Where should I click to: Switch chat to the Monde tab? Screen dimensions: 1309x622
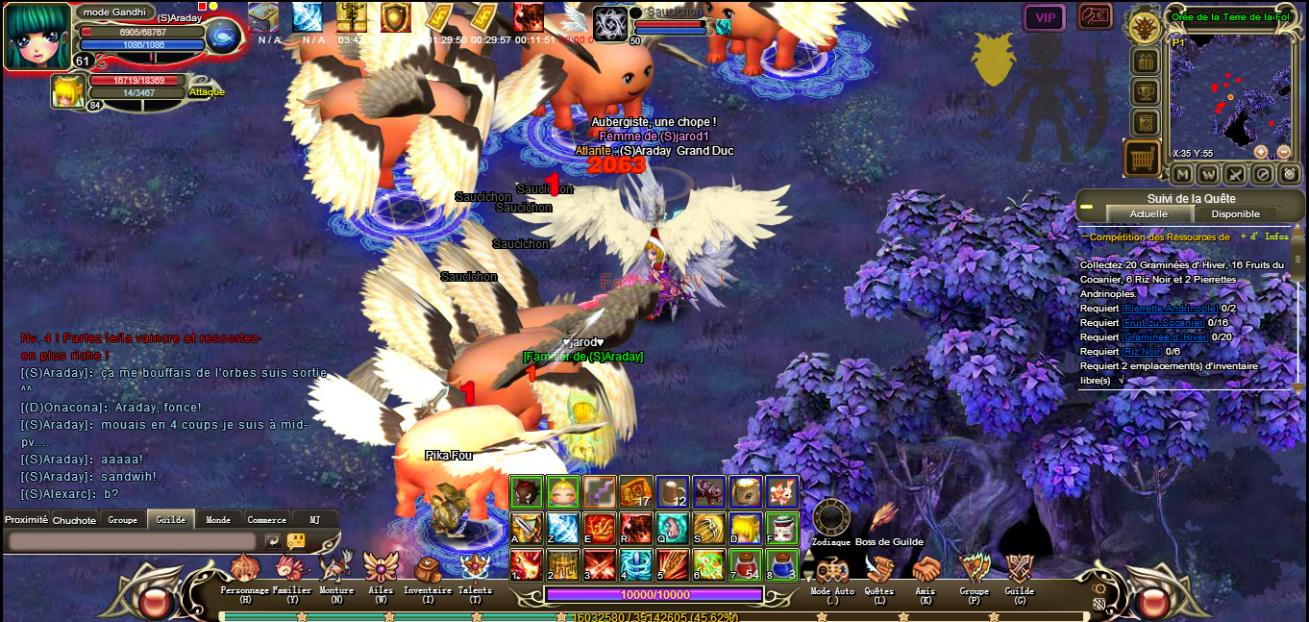coord(218,520)
